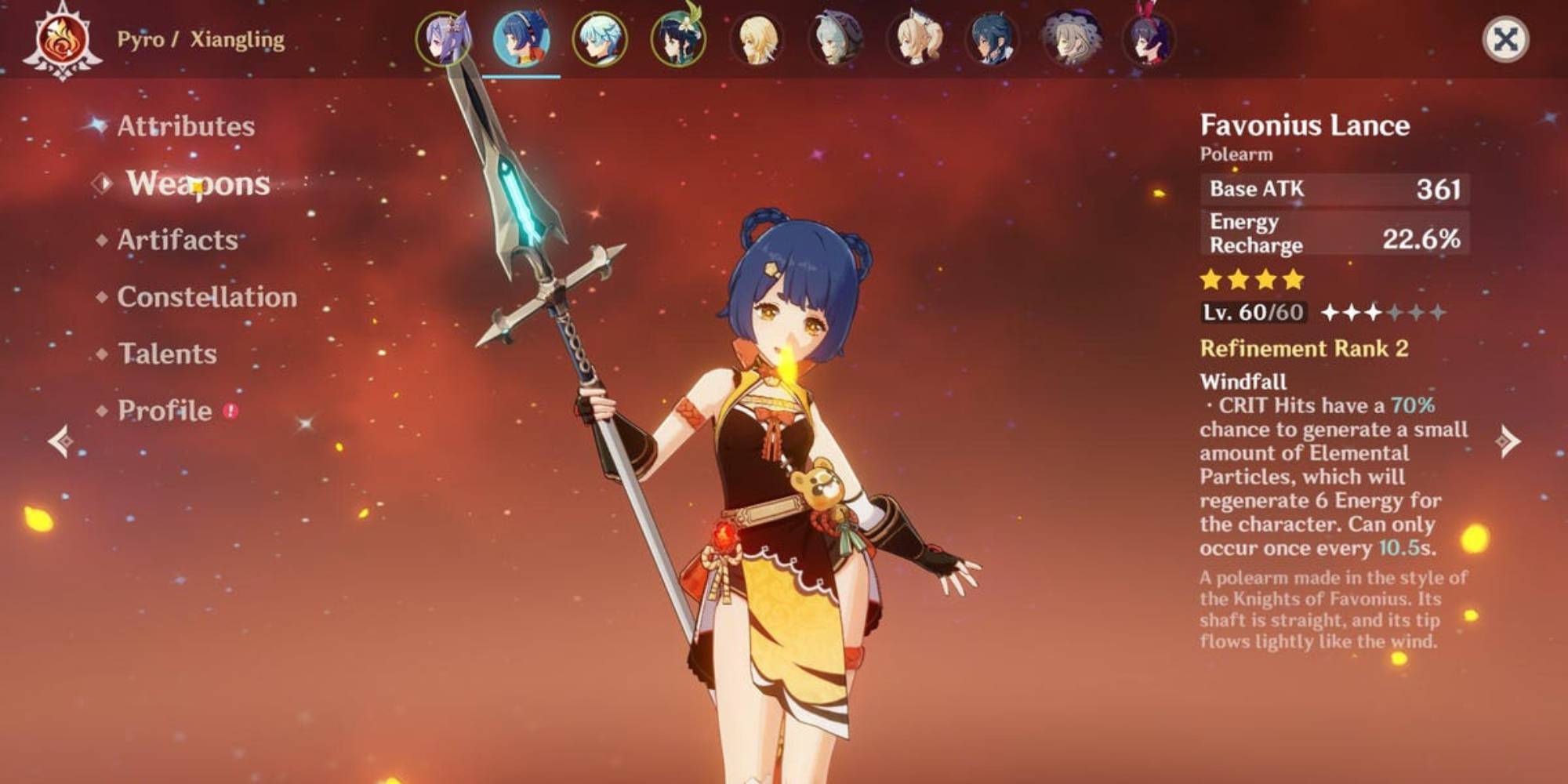Show the Constellation screen
The height and width of the screenshot is (784, 1568).
tap(207, 297)
